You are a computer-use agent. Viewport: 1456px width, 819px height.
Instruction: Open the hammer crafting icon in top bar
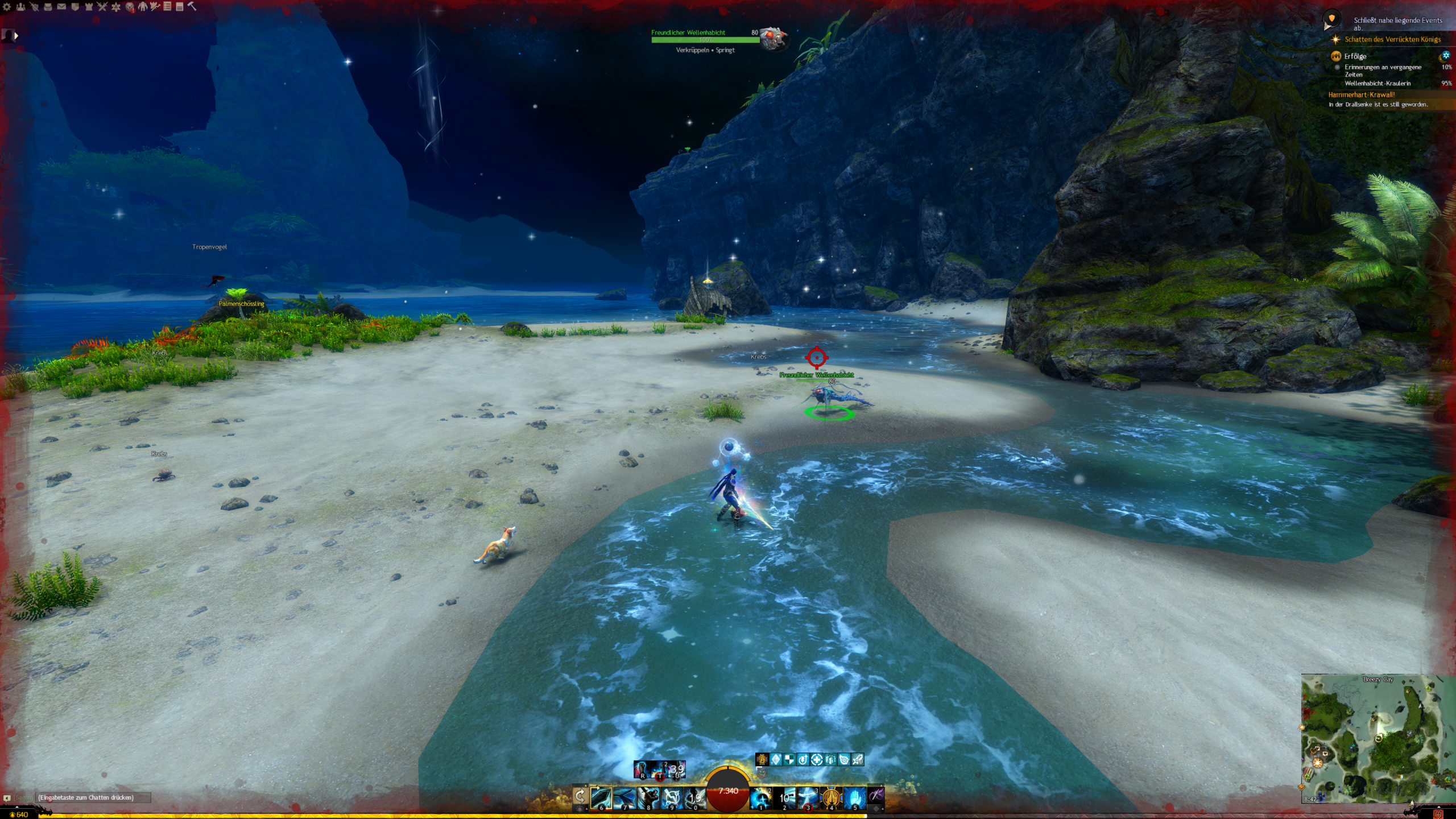192,6
